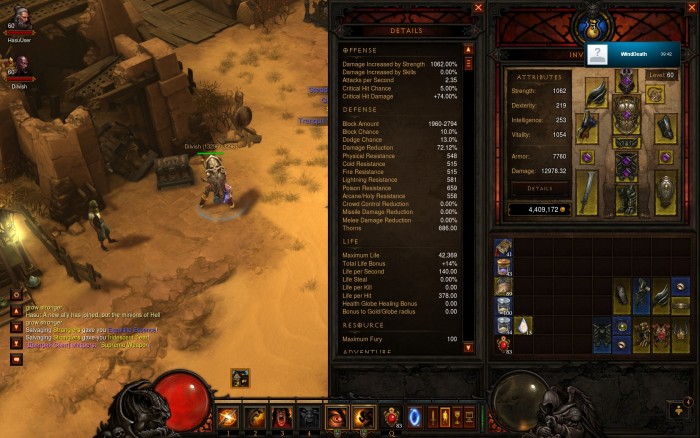Select the red potion stack in inventory
This screenshot has height=438, width=700.
coord(504,345)
